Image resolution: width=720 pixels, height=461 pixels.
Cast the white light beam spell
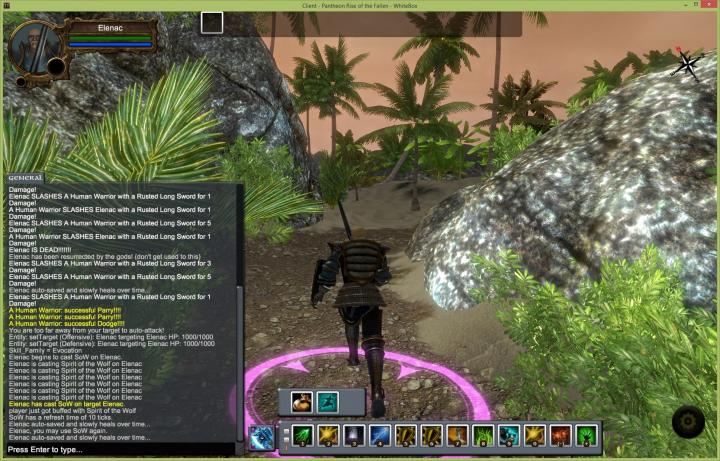pyautogui.click(x=353, y=436)
